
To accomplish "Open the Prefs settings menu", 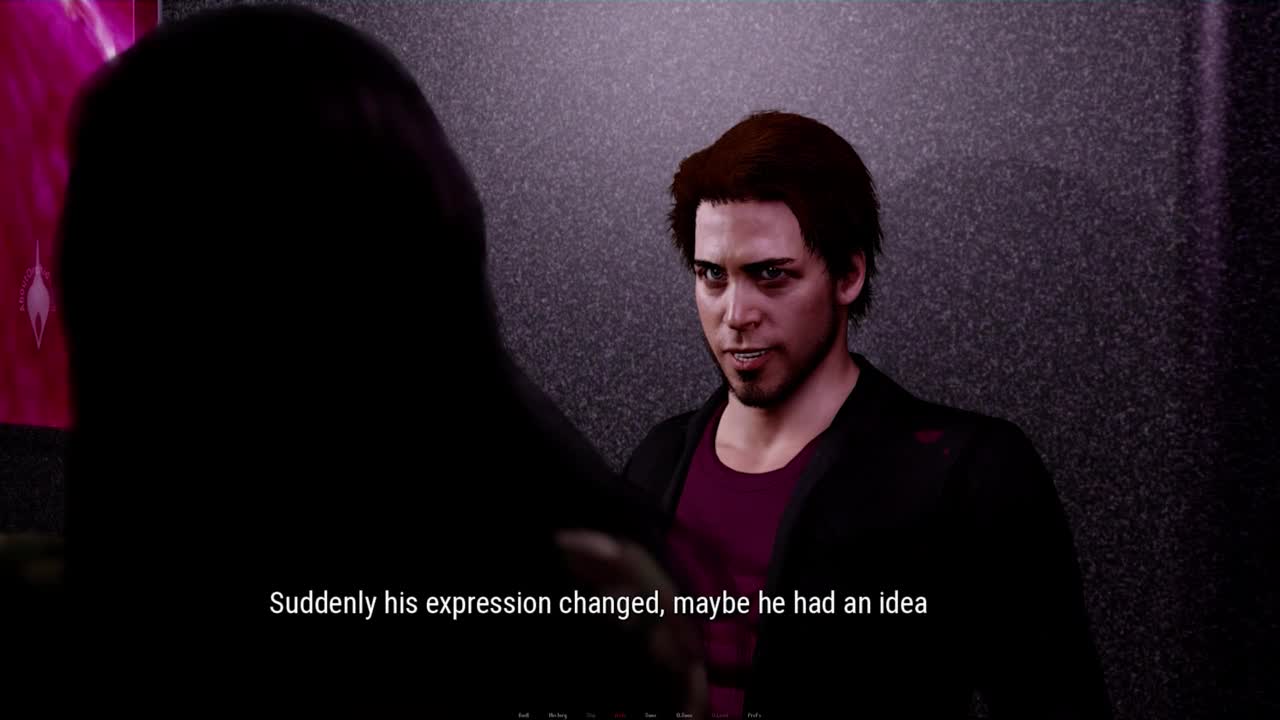I will pos(754,715).
